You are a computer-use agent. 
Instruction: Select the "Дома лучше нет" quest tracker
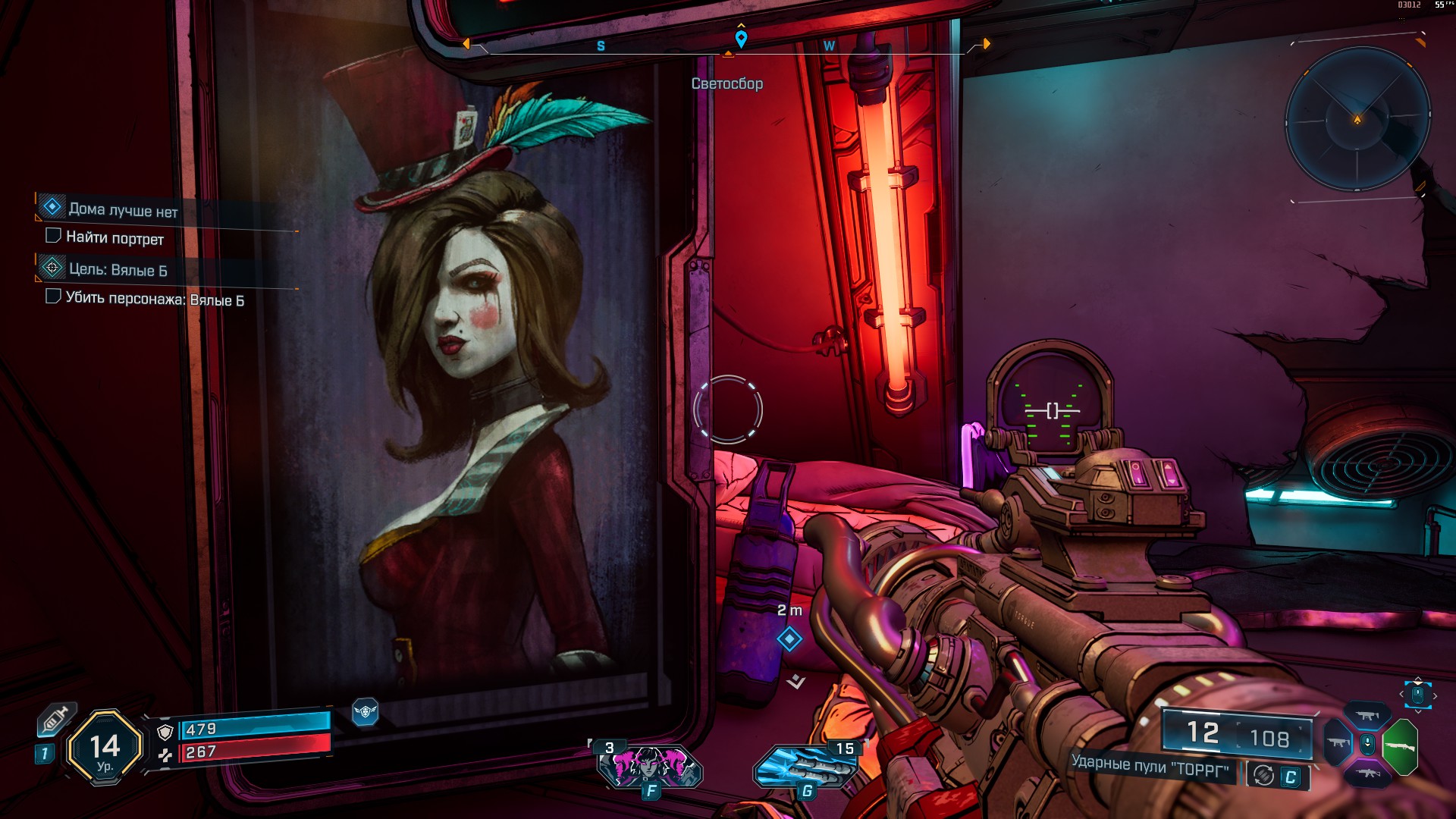coord(123,209)
